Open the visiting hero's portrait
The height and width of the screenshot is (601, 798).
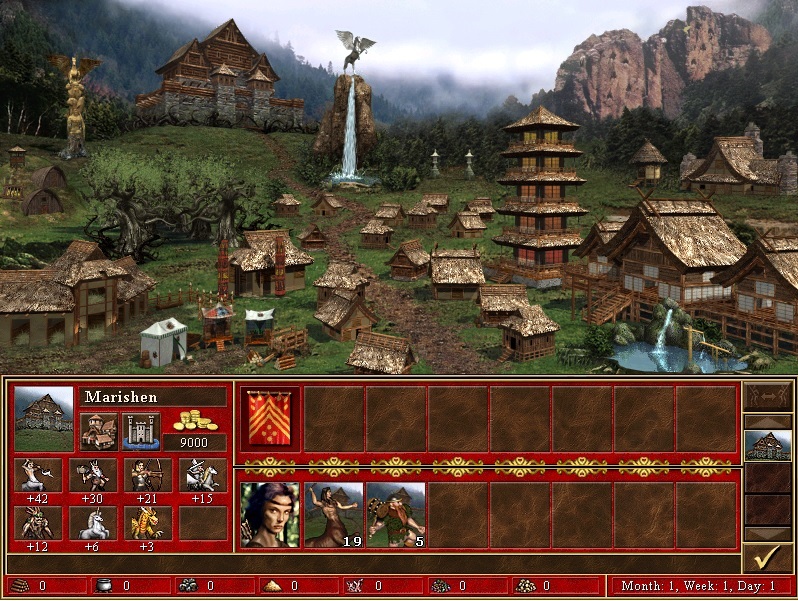pyautogui.click(x=270, y=514)
